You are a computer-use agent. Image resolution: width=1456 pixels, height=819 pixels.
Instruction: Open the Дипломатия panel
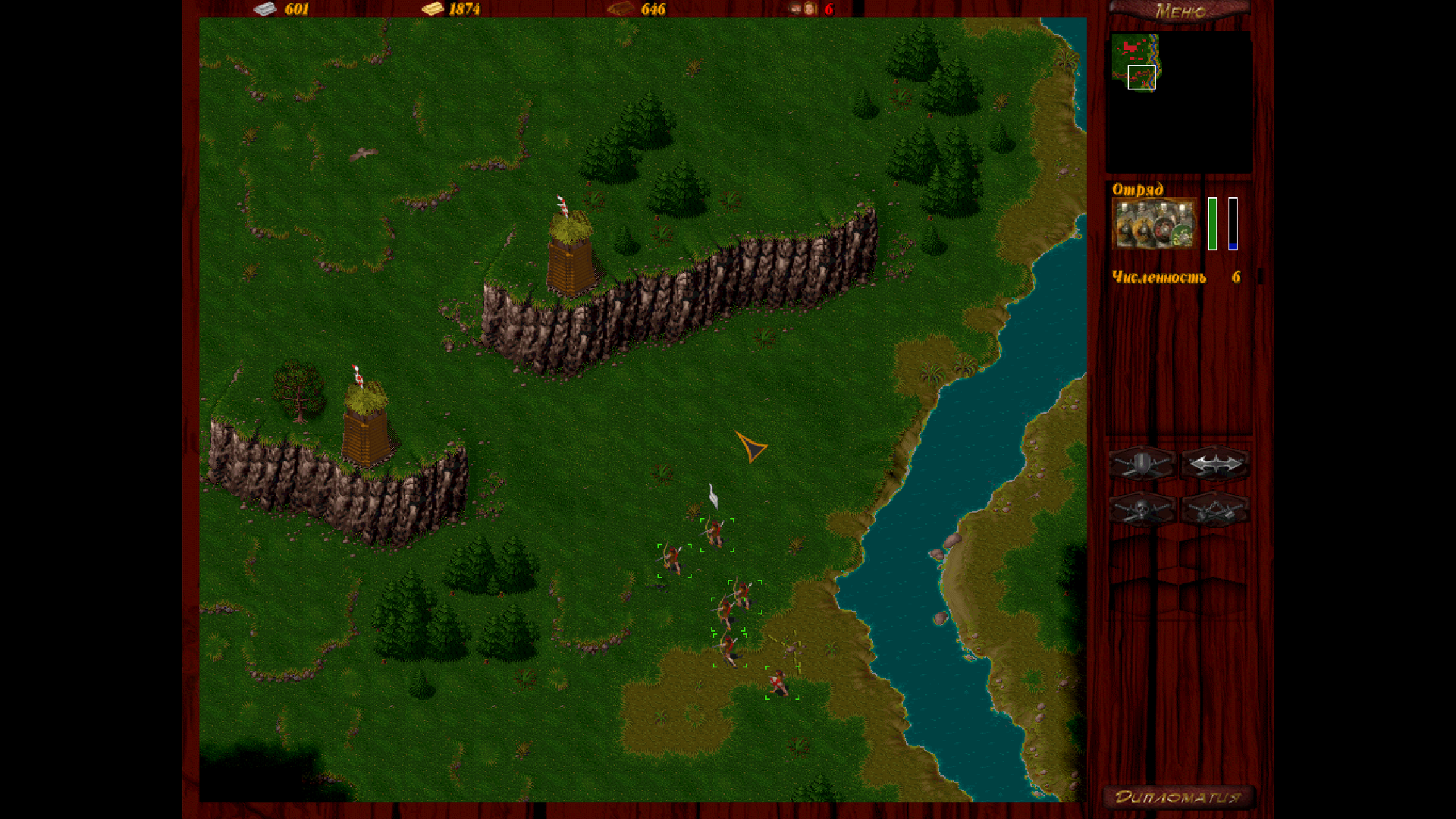tap(1178, 797)
